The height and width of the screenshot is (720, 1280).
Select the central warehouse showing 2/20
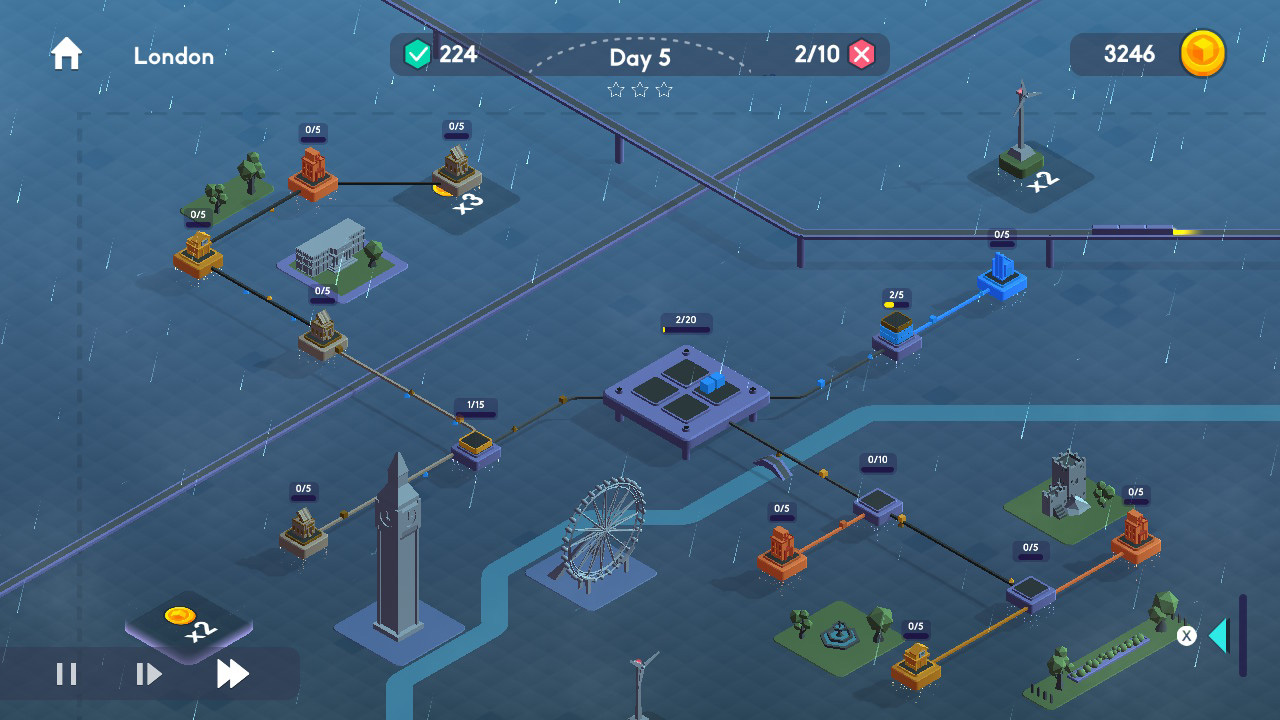687,390
